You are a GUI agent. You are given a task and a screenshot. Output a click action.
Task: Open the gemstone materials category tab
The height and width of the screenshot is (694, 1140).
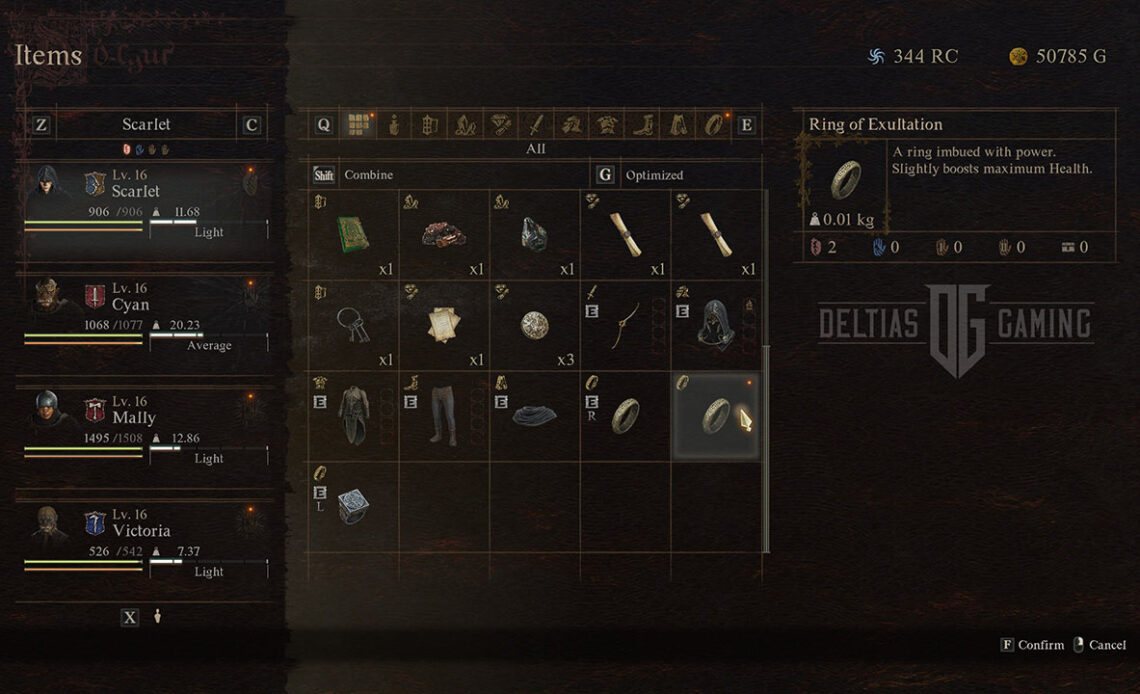click(500, 125)
